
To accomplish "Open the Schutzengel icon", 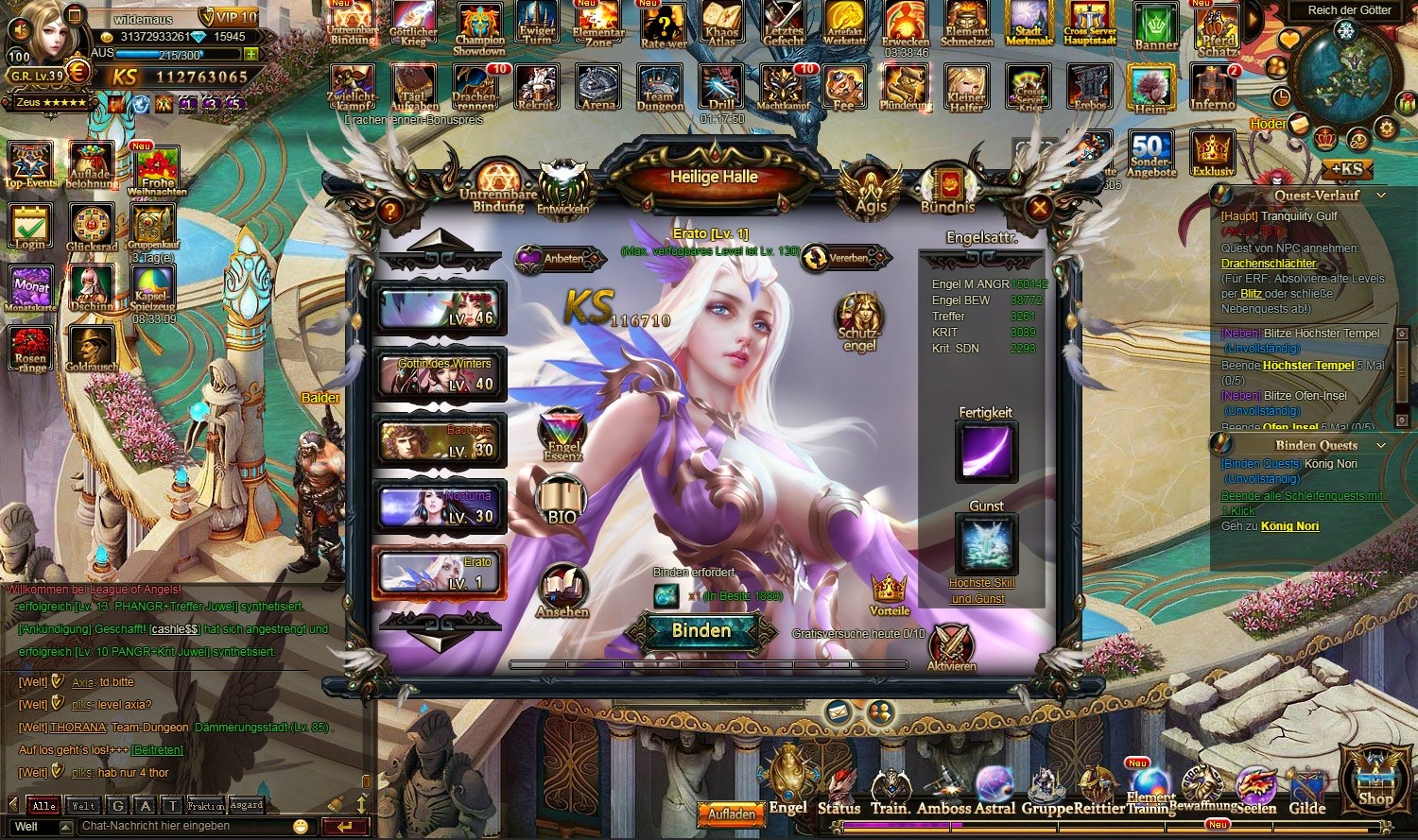I will click(859, 320).
